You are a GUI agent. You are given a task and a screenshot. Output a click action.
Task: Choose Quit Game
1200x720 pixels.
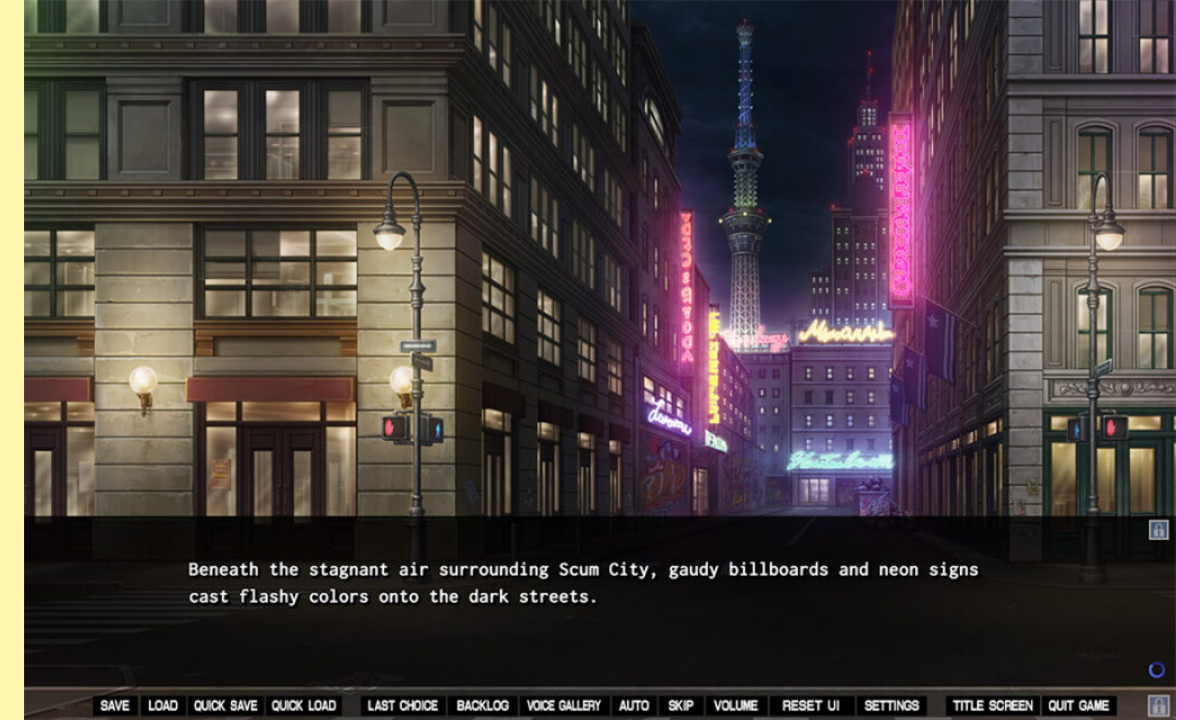pos(1079,706)
